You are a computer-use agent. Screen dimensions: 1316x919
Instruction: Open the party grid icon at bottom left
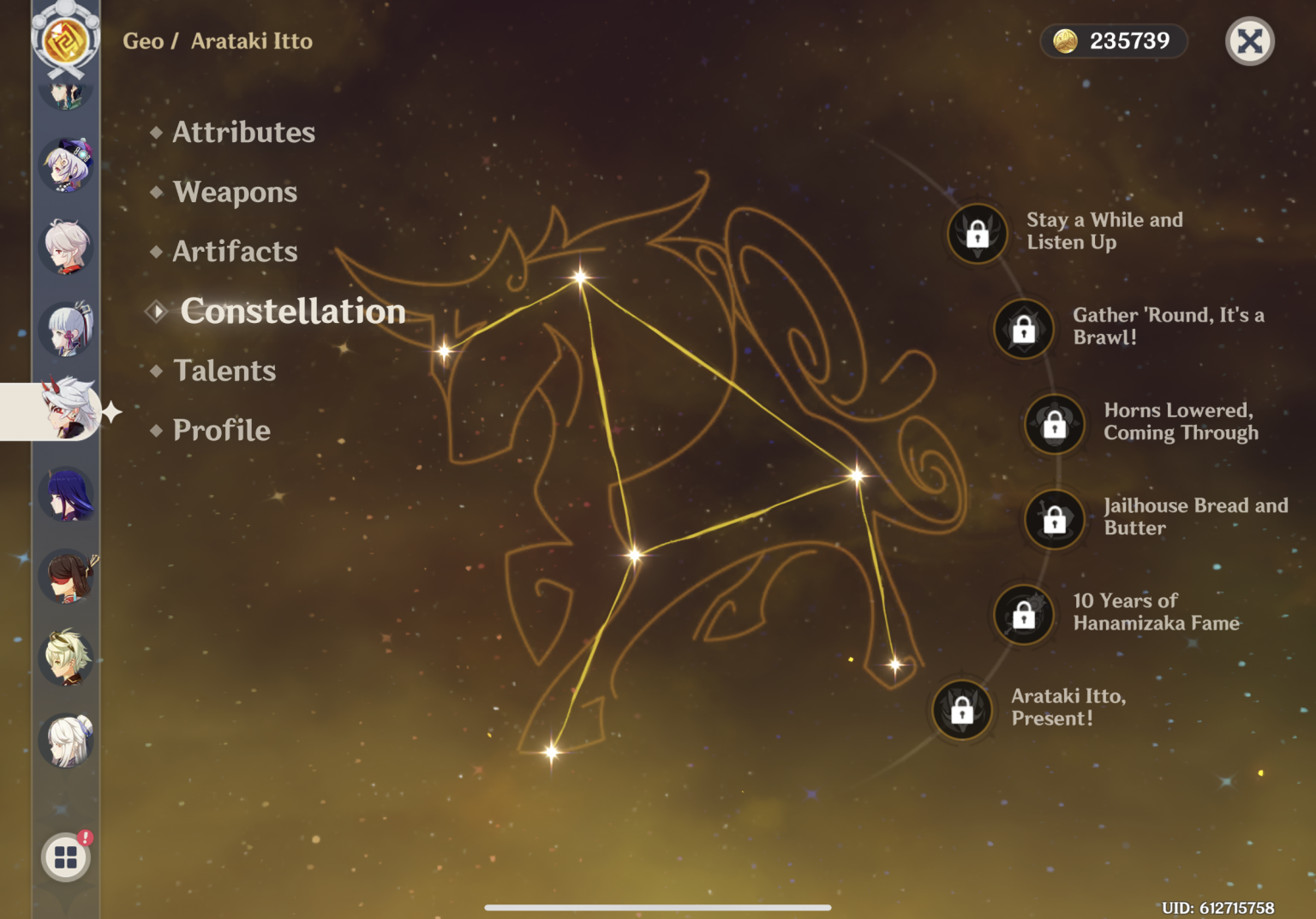click(x=66, y=856)
